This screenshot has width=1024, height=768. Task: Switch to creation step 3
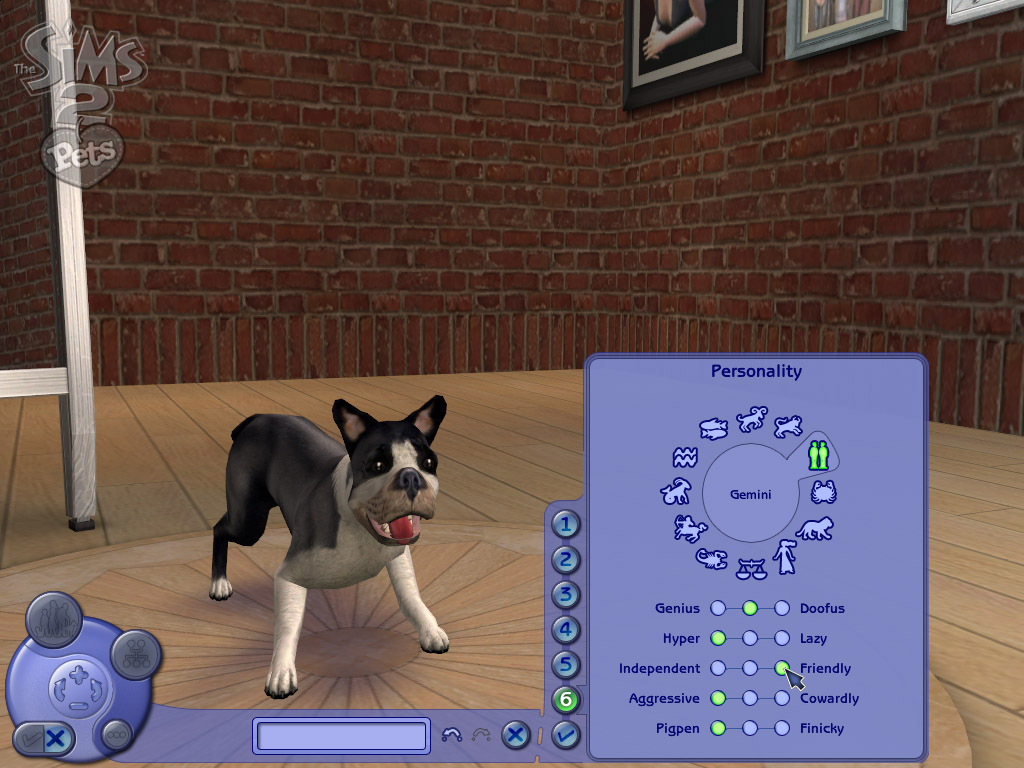coord(567,595)
